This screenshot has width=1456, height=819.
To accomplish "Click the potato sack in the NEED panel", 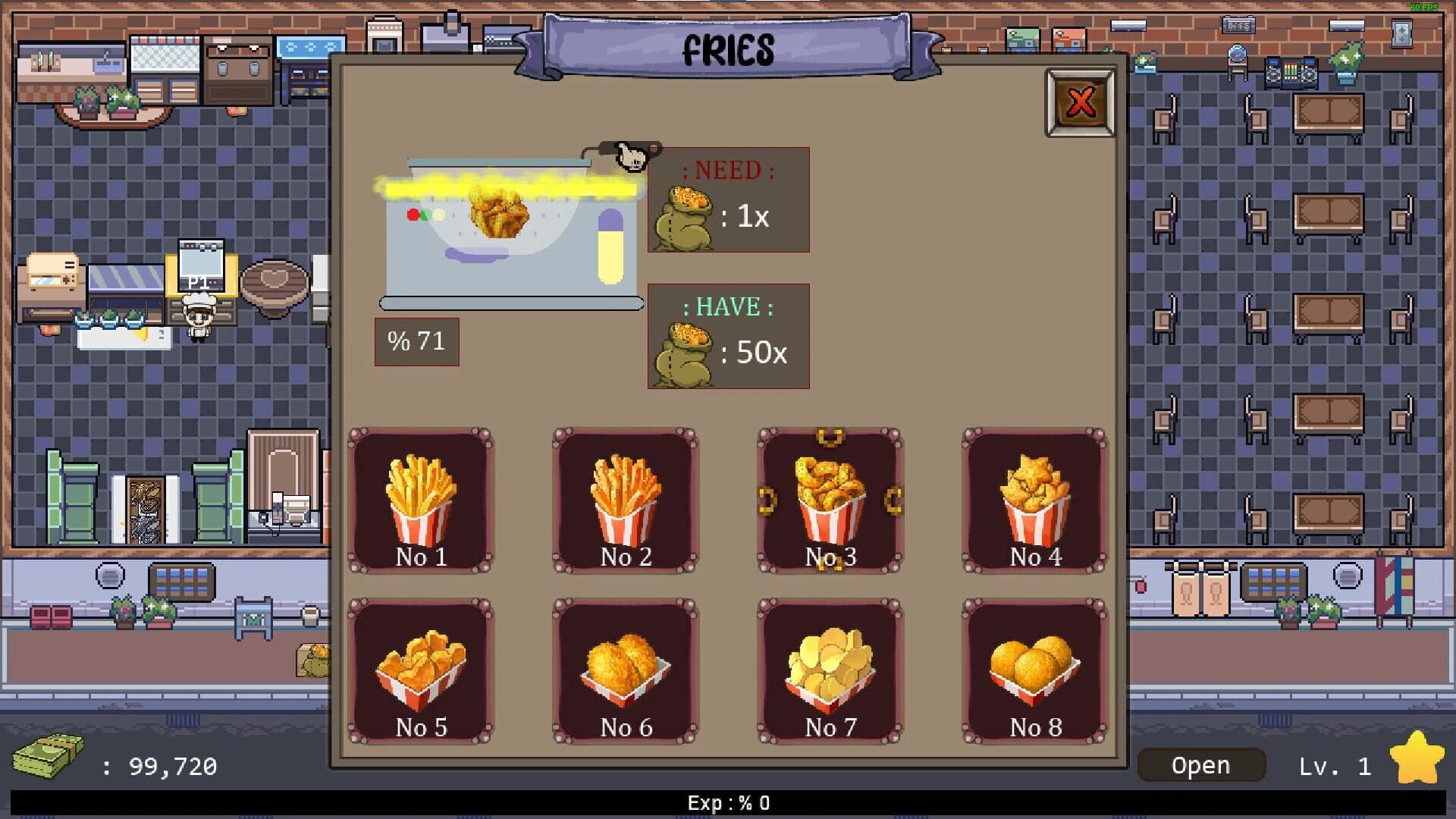I will click(686, 216).
